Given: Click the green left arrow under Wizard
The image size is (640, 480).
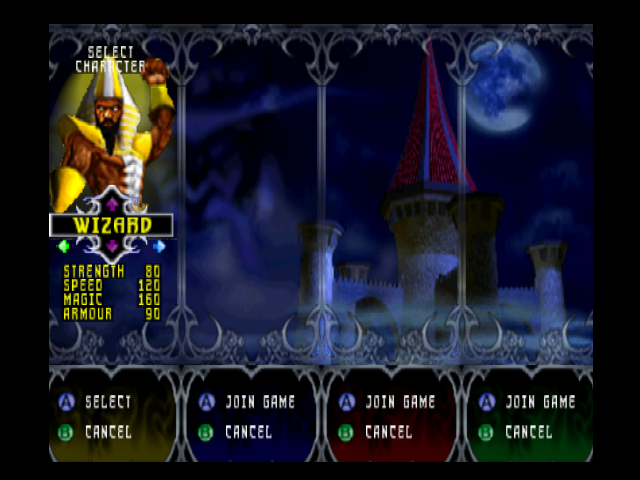Looking at the screenshot, I should [x=64, y=246].
